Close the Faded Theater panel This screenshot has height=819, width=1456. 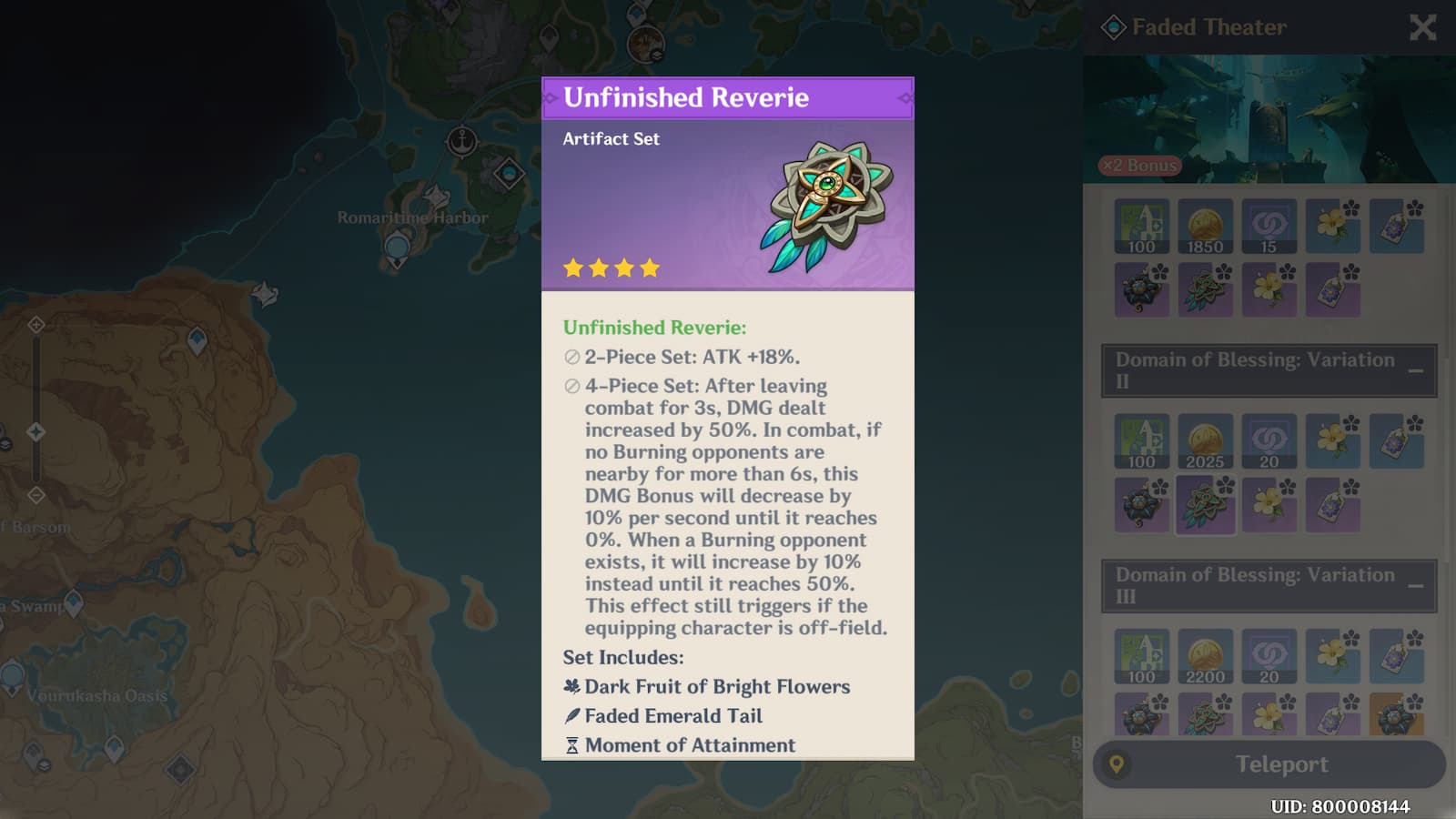point(1422,28)
